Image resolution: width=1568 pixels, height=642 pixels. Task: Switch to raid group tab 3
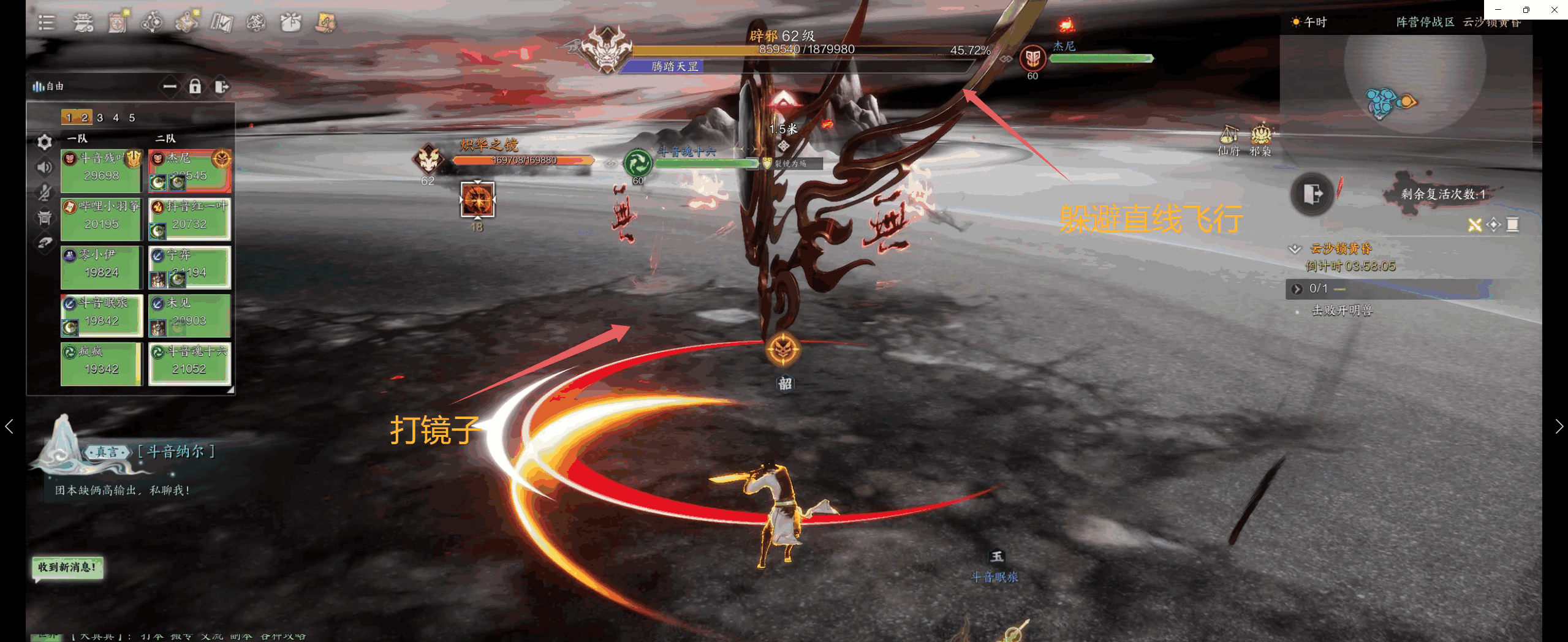click(x=100, y=118)
